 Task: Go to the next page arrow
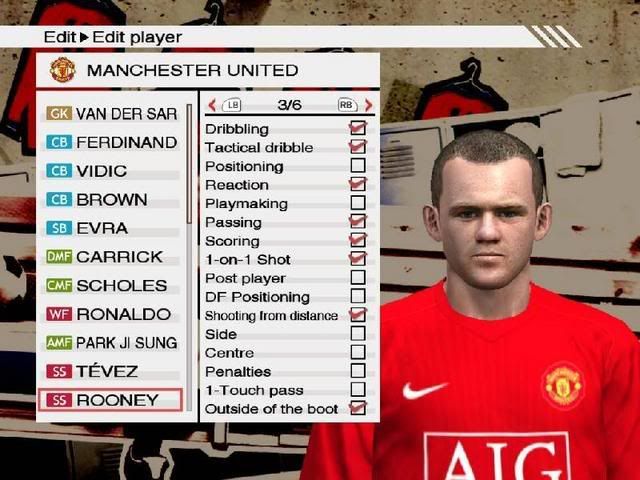(x=368, y=104)
